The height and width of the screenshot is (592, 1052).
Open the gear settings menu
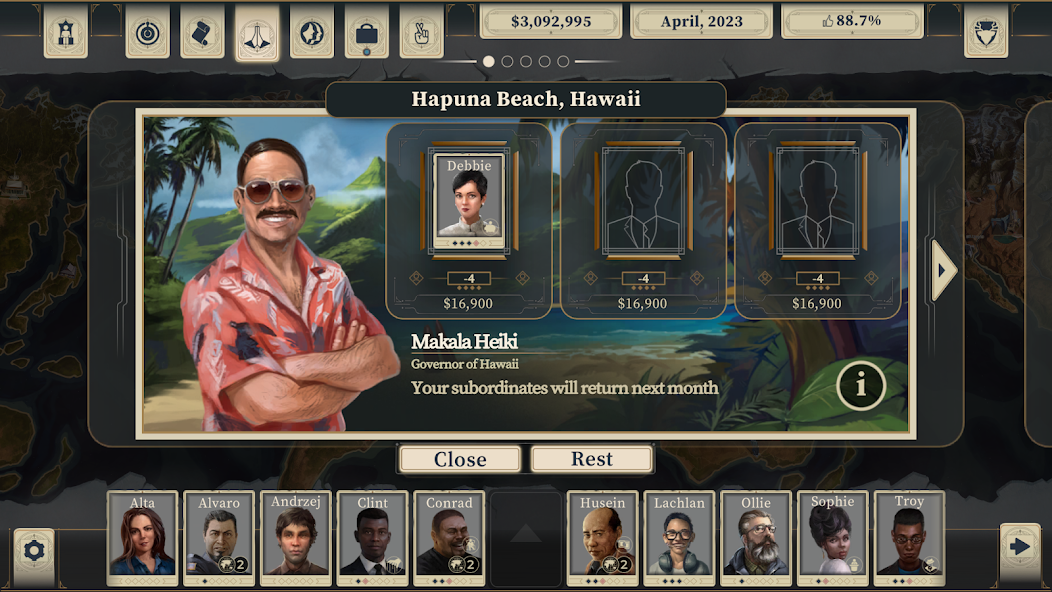pyautogui.click(x=34, y=549)
